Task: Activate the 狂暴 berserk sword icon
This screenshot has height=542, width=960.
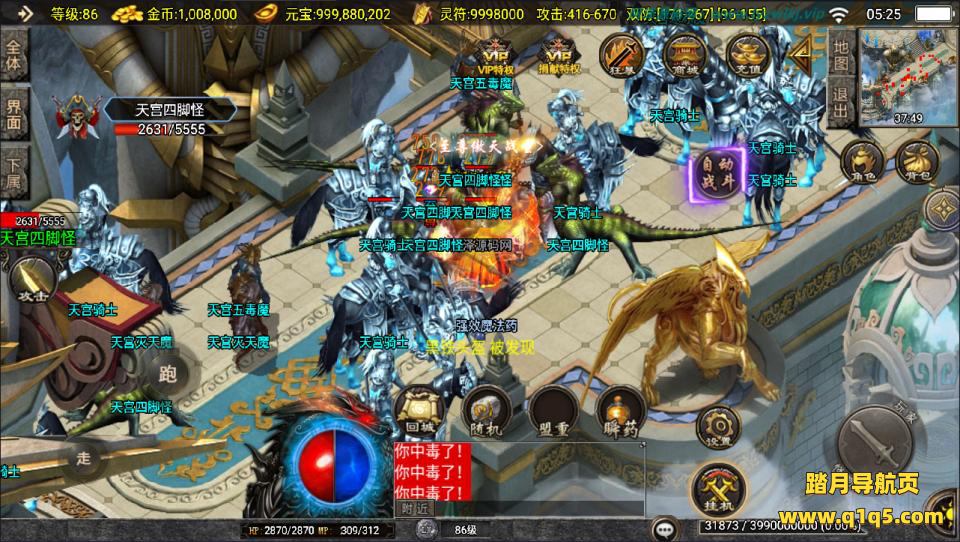Action: point(621,55)
